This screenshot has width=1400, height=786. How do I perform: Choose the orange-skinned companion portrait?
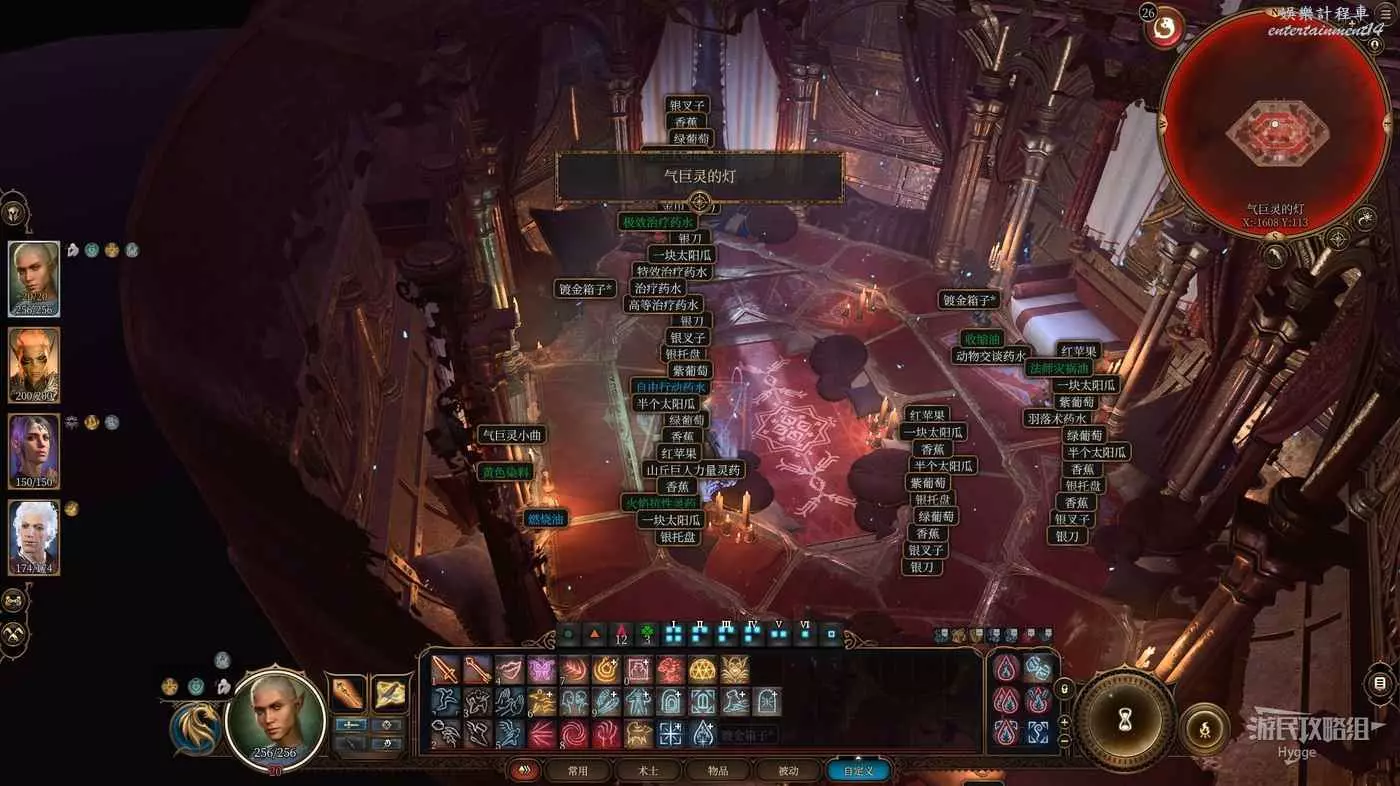pyautogui.click(x=34, y=365)
